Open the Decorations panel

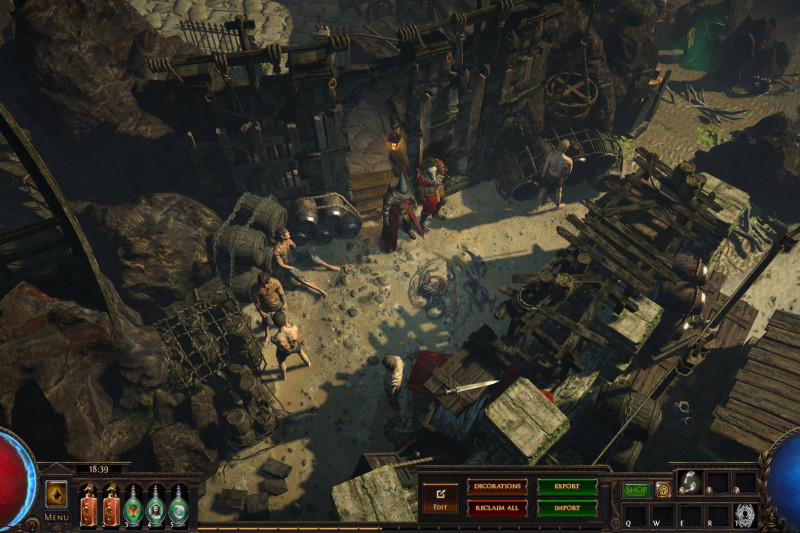497,486
